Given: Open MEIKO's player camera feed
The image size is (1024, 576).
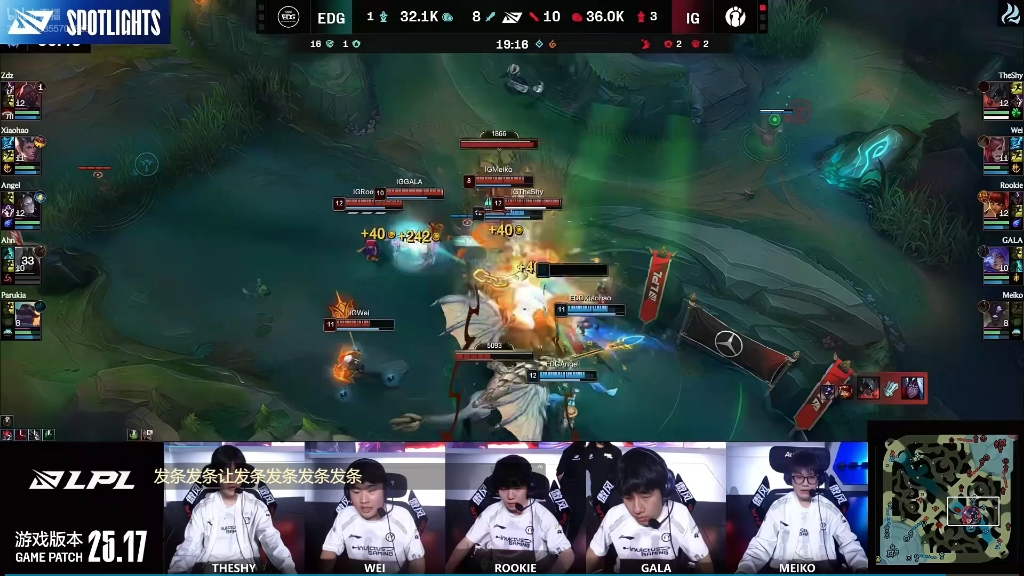Looking at the screenshot, I should click(x=797, y=503).
